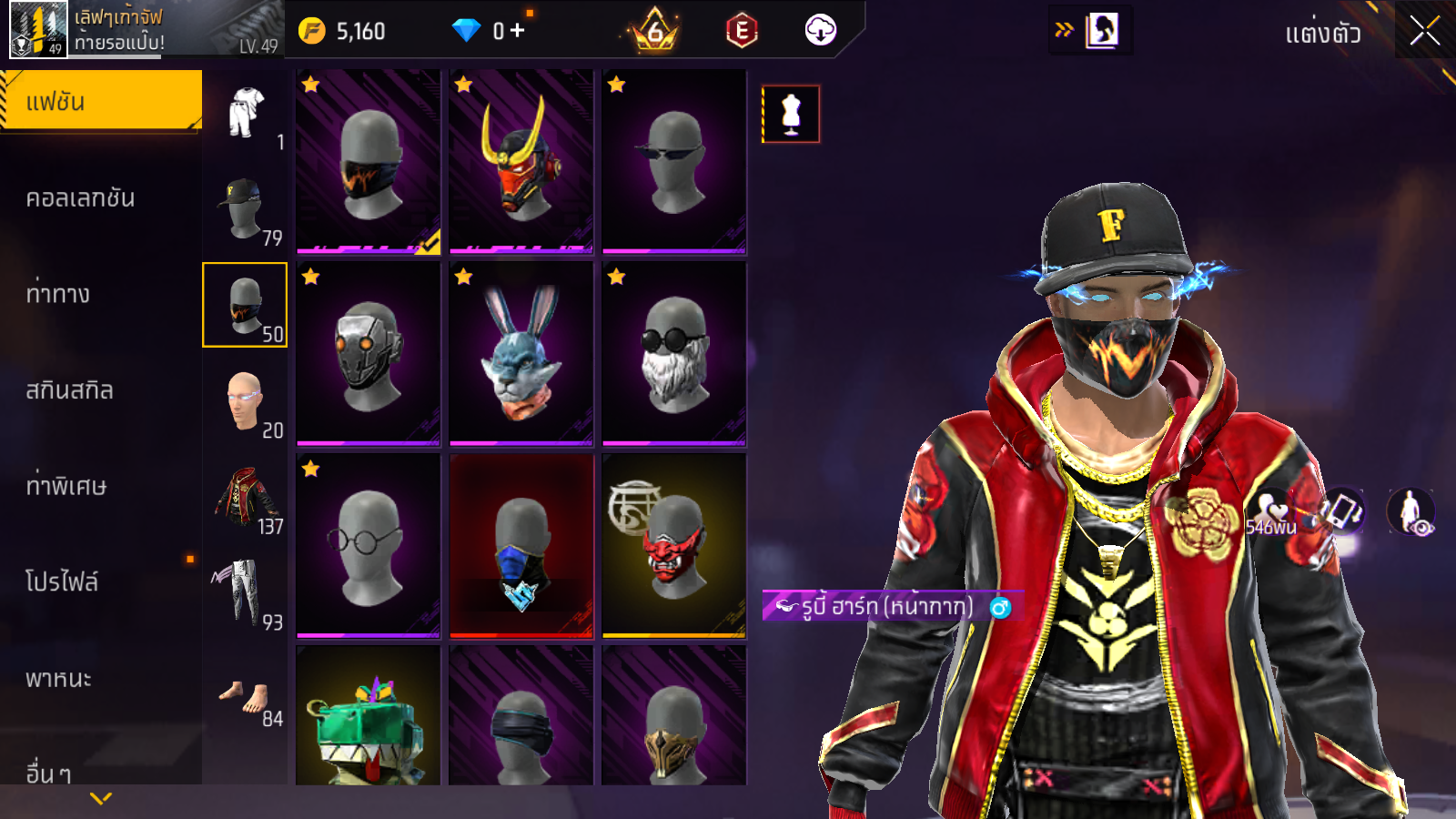Open the แฟชัน fashion tab
The width and height of the screenshot is (1456, 819).
tap(100, 101)
